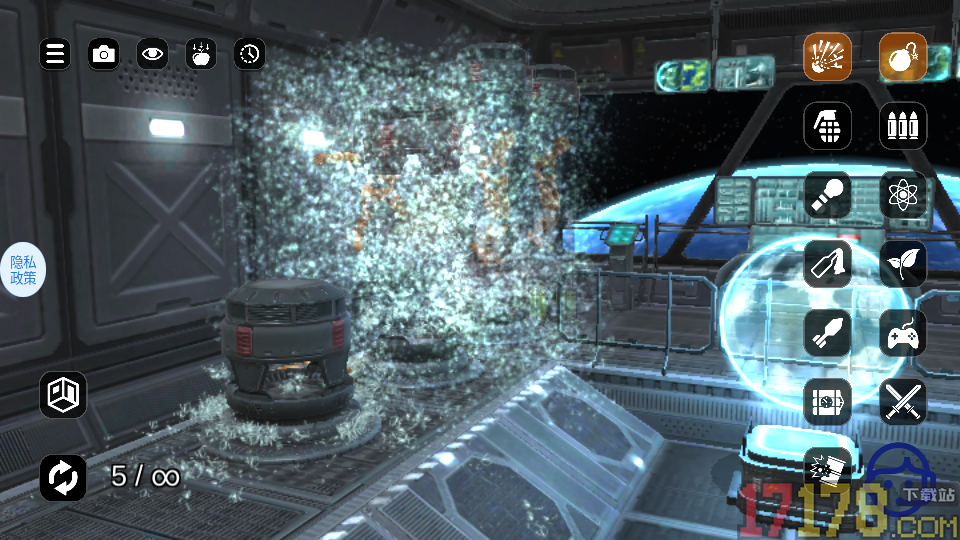Select the atom nuclear weapon
This screenshot has width=960, height=540.
pos(903,195)
